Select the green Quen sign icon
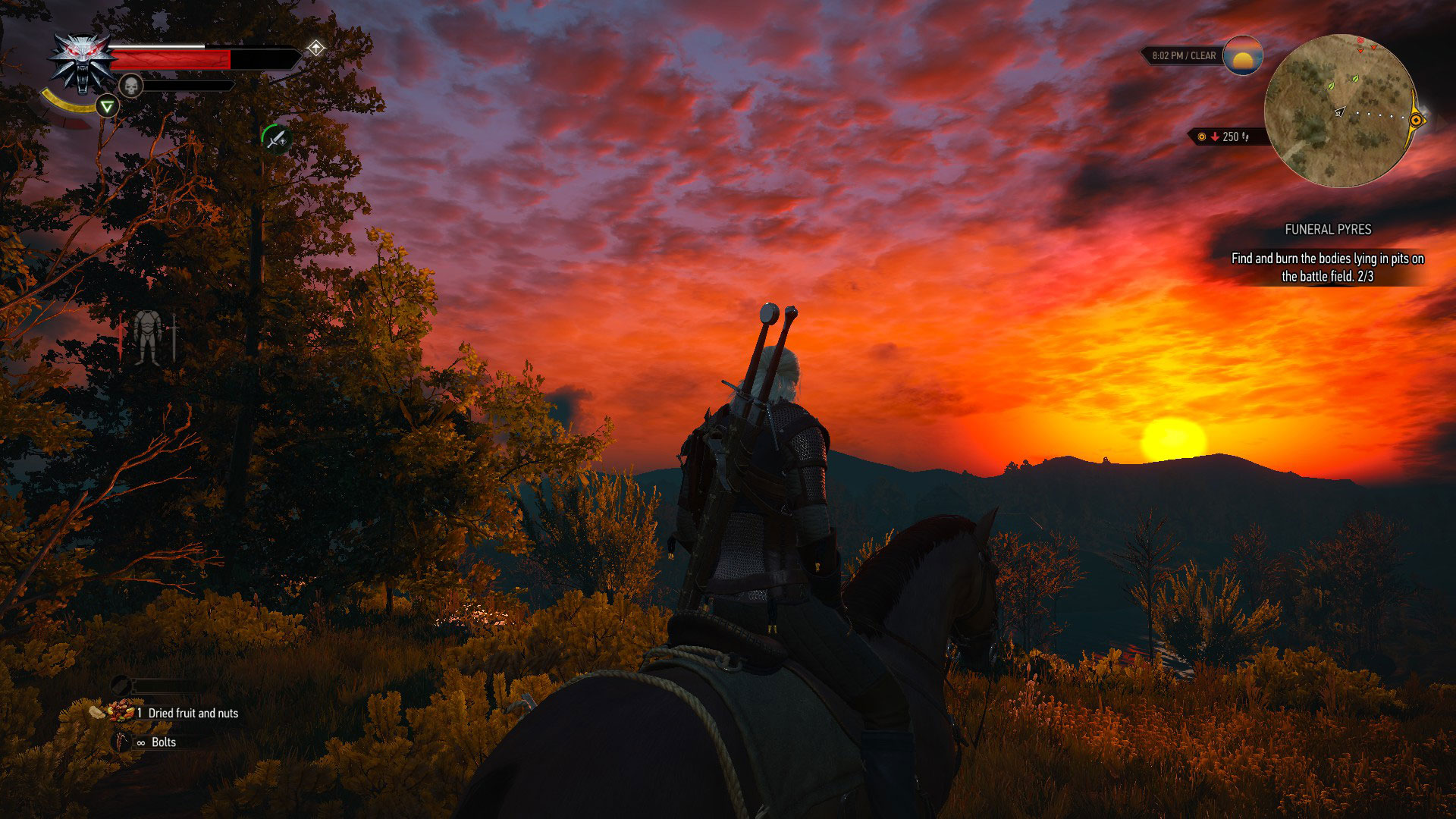Image resolution: width=1456 pixels, height=819 pixels. [107, 108]
